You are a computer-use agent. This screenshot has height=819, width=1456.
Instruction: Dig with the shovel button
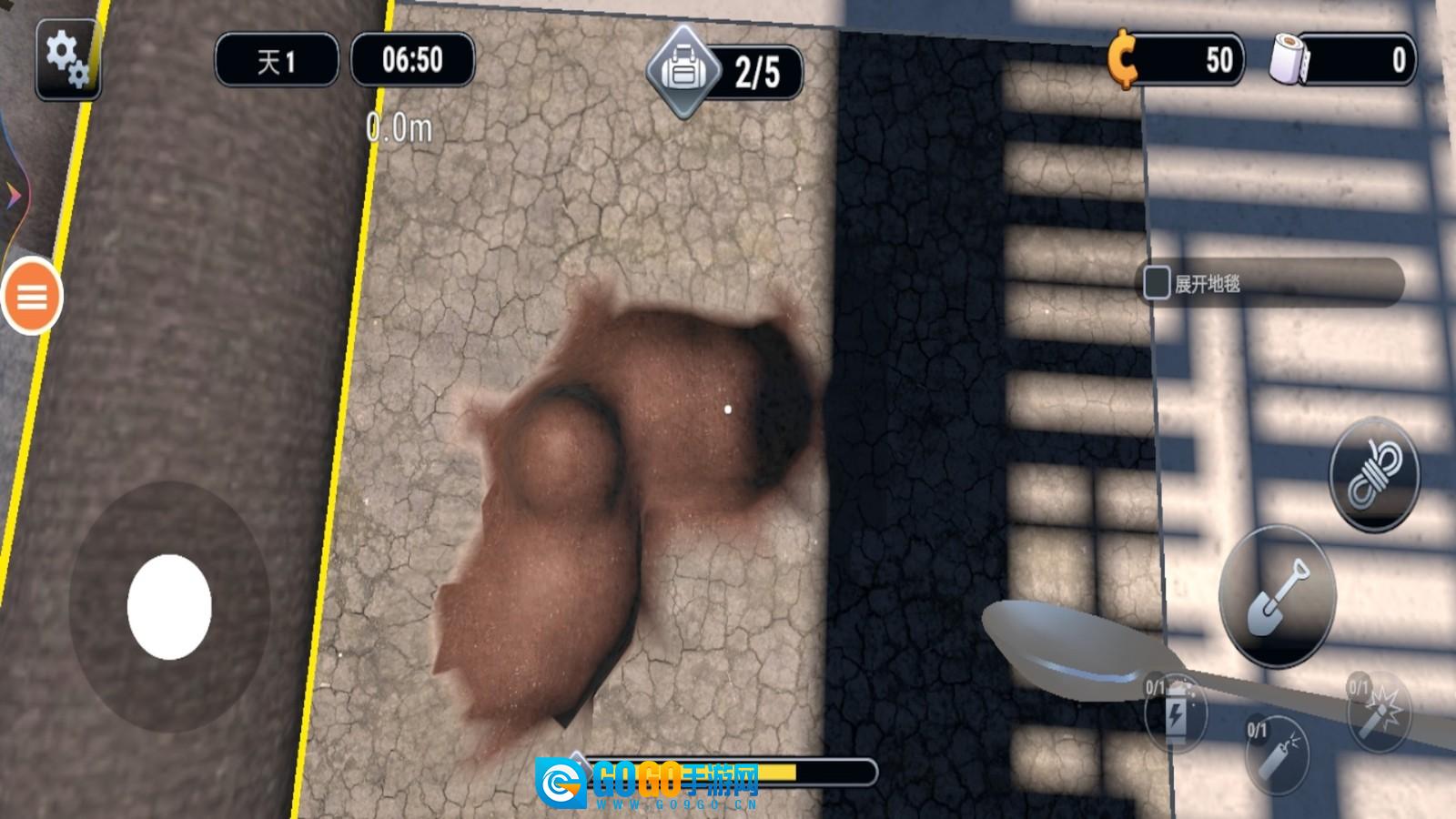1277,596
